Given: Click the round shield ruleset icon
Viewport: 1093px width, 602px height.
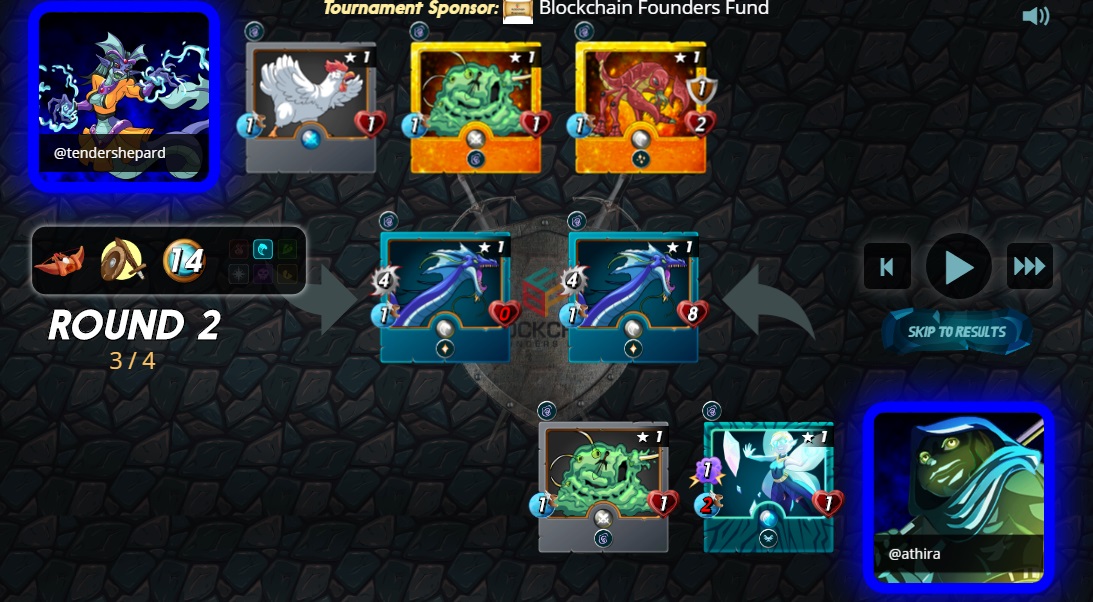Looking at the screenshot, I should coord(122,262).
